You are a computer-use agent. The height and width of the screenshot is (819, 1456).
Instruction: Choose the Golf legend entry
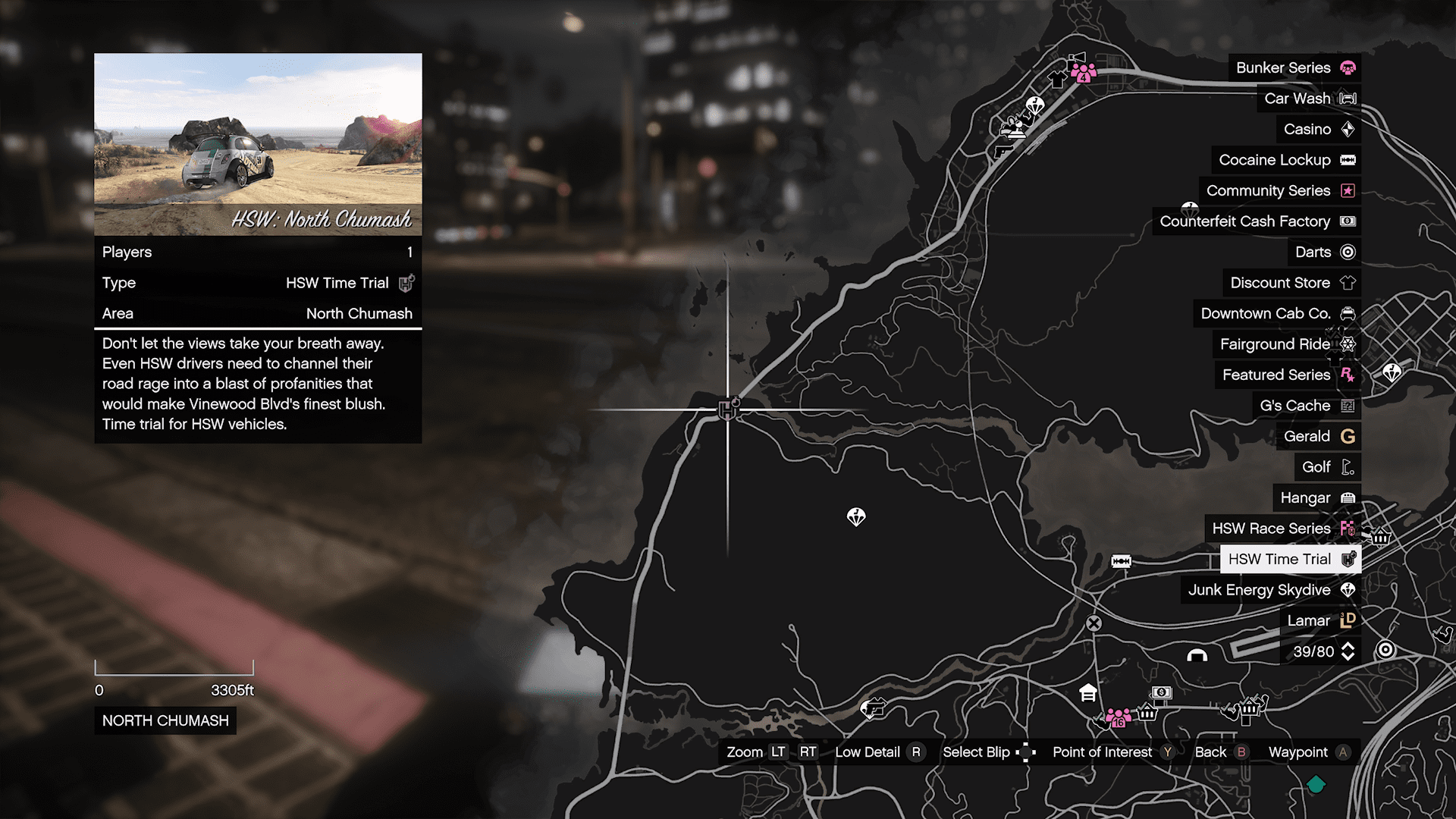tap(1327, 467)
